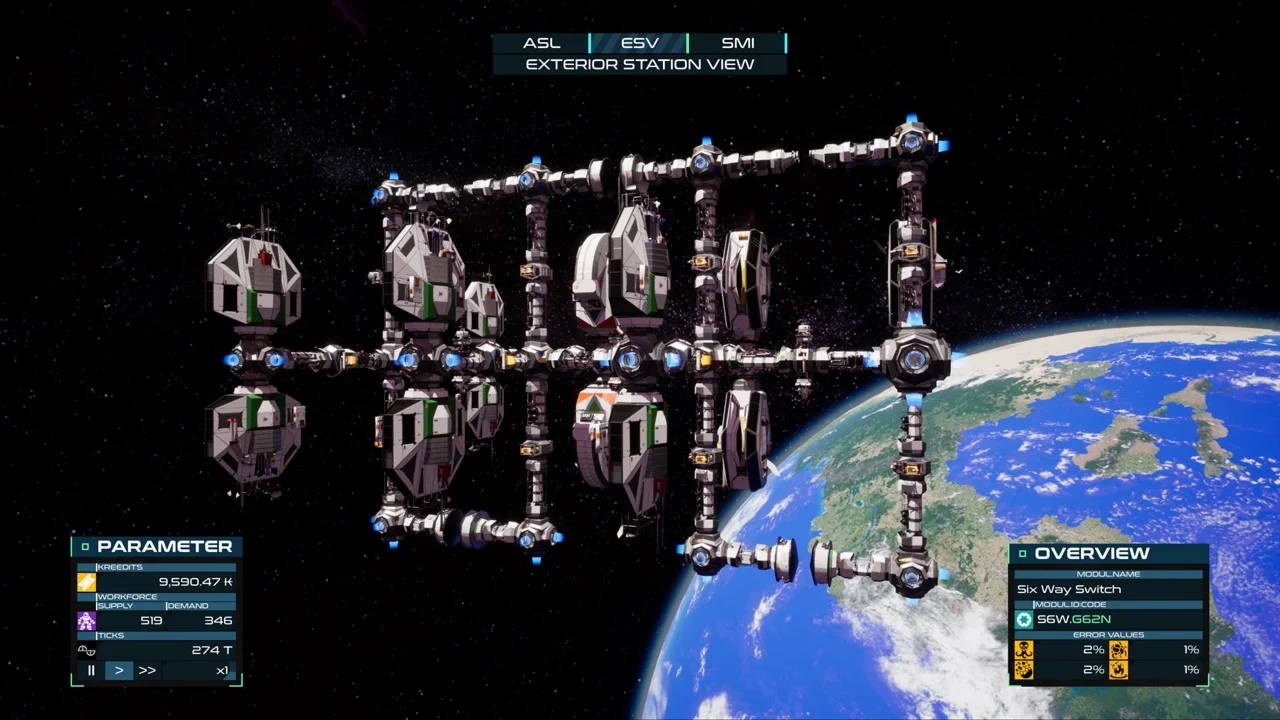1280x720 pixels.
Task: Toggle the Overview panel header square
Action: coord(1022,554)
